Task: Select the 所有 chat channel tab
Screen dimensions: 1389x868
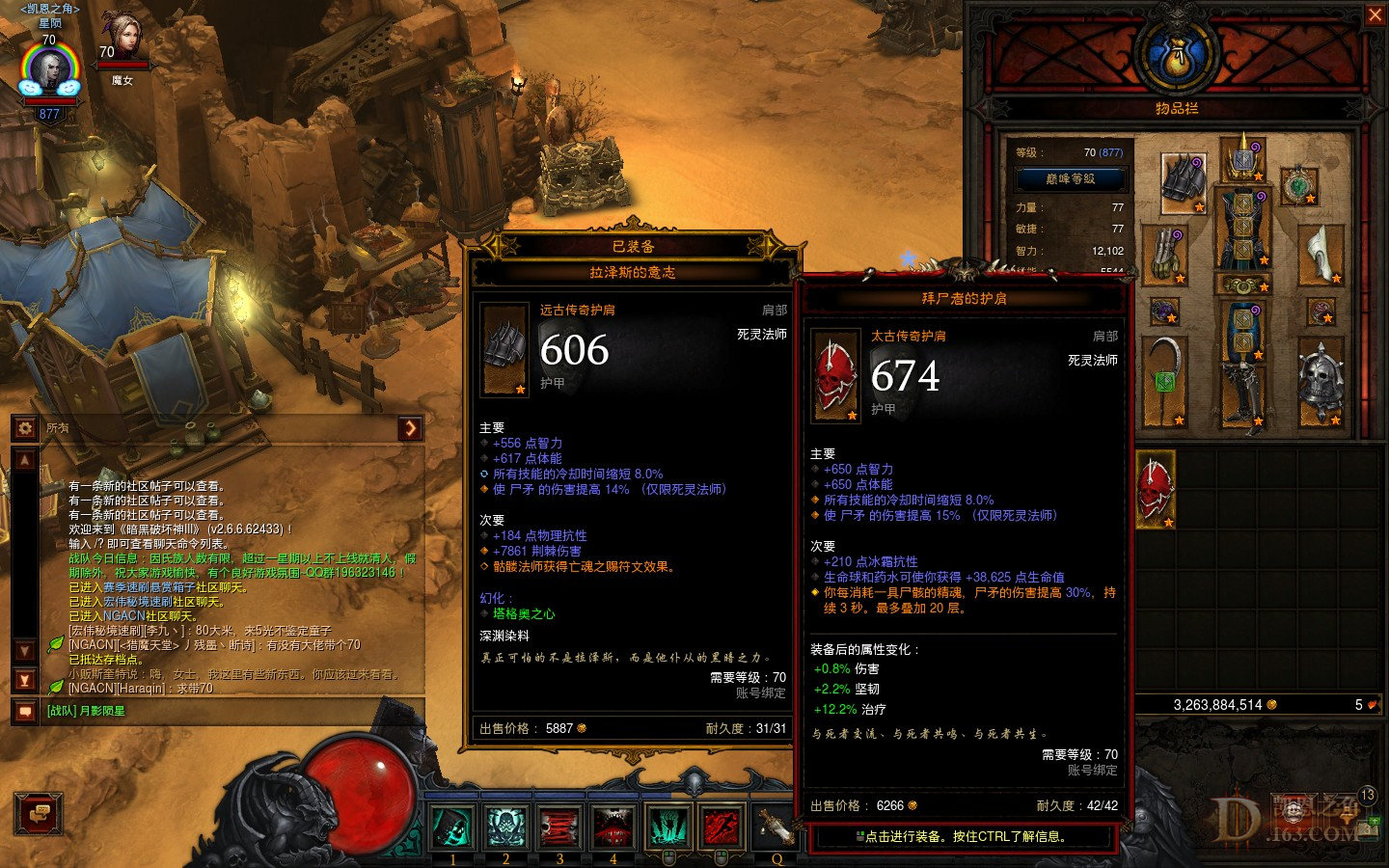Action: click(x=55, y=427)
